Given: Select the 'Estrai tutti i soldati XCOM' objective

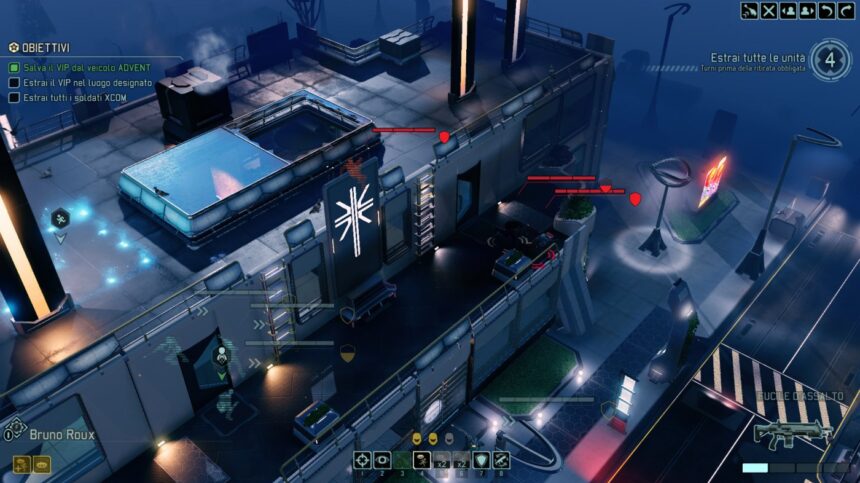Looking at the screenshot, I should (x=82, y=97).
